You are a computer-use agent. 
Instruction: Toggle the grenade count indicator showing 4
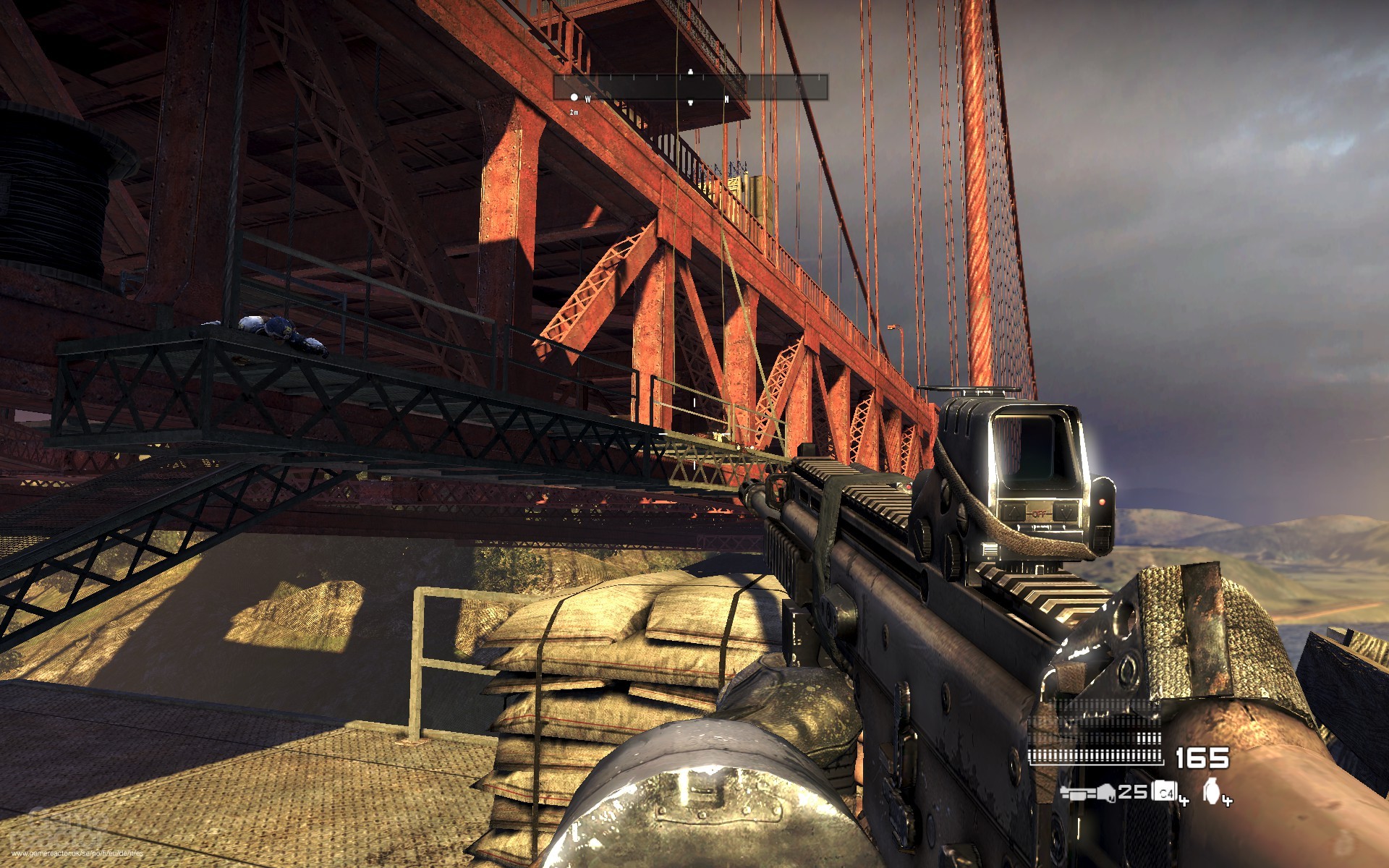pos(1227,799)
